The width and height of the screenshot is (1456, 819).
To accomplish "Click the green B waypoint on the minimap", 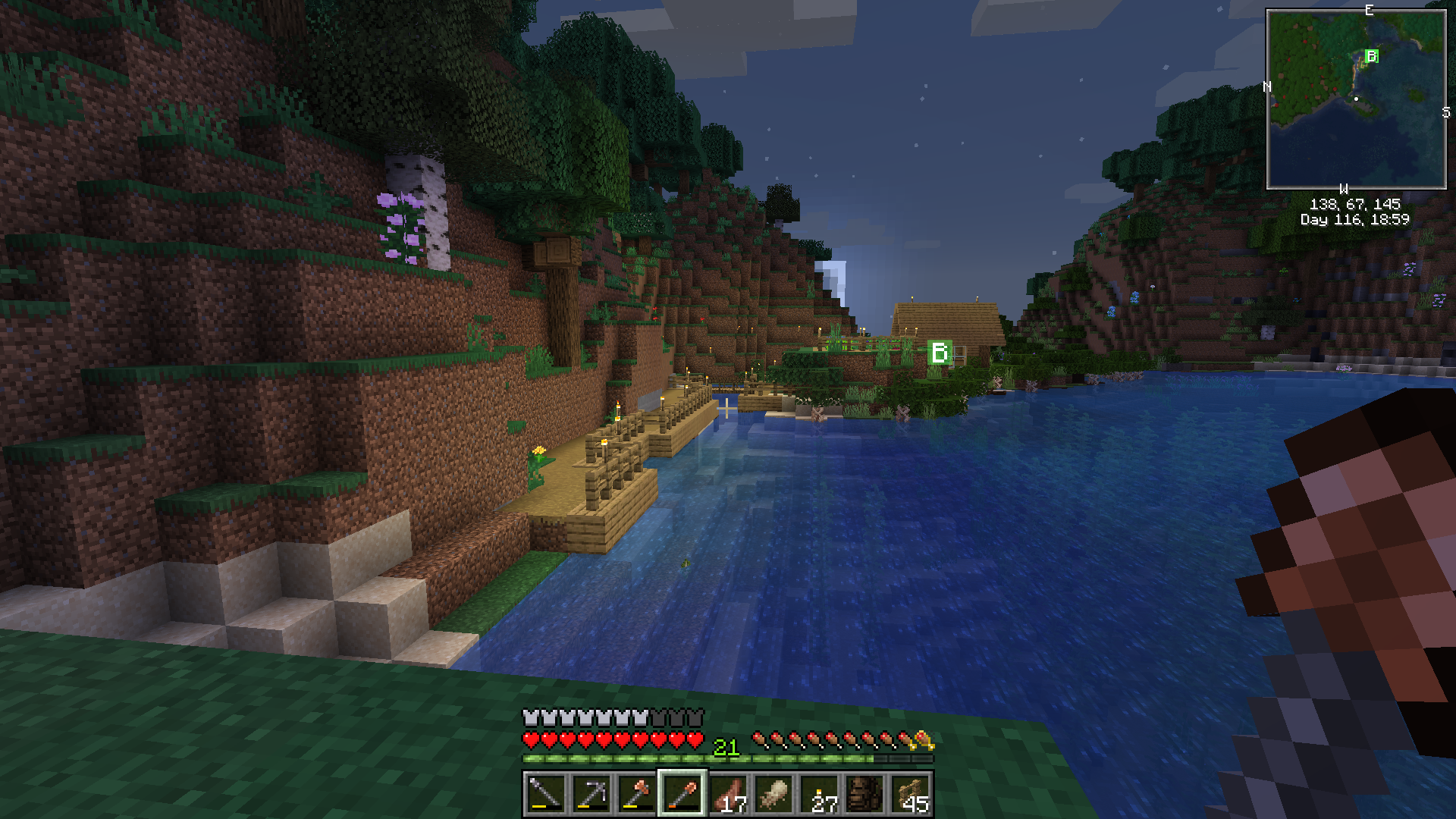I will click(x=1371, y=56).
